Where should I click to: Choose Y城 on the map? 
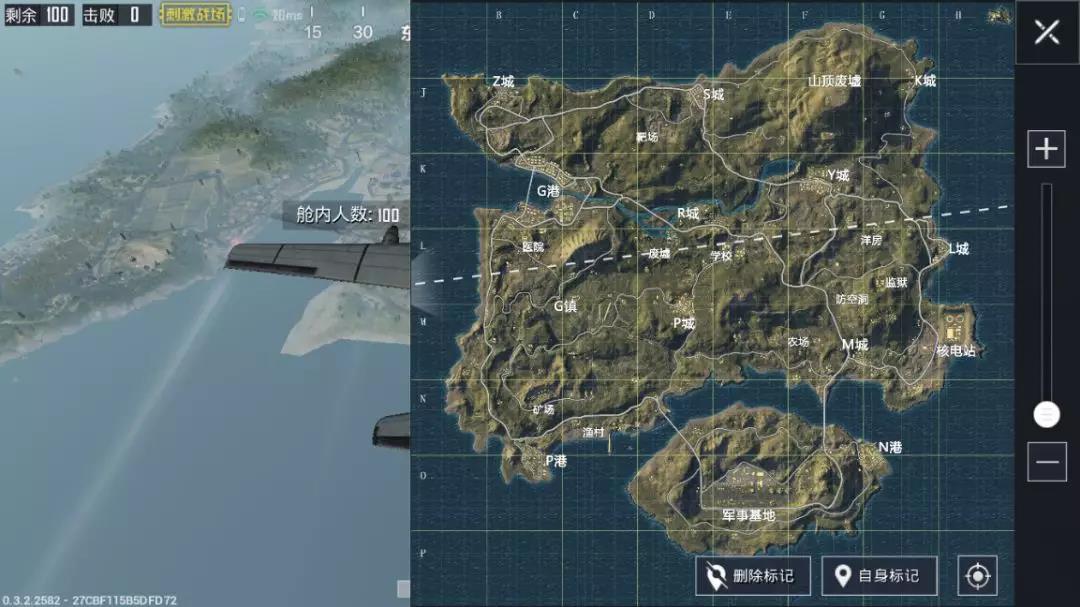click(837, 176)
